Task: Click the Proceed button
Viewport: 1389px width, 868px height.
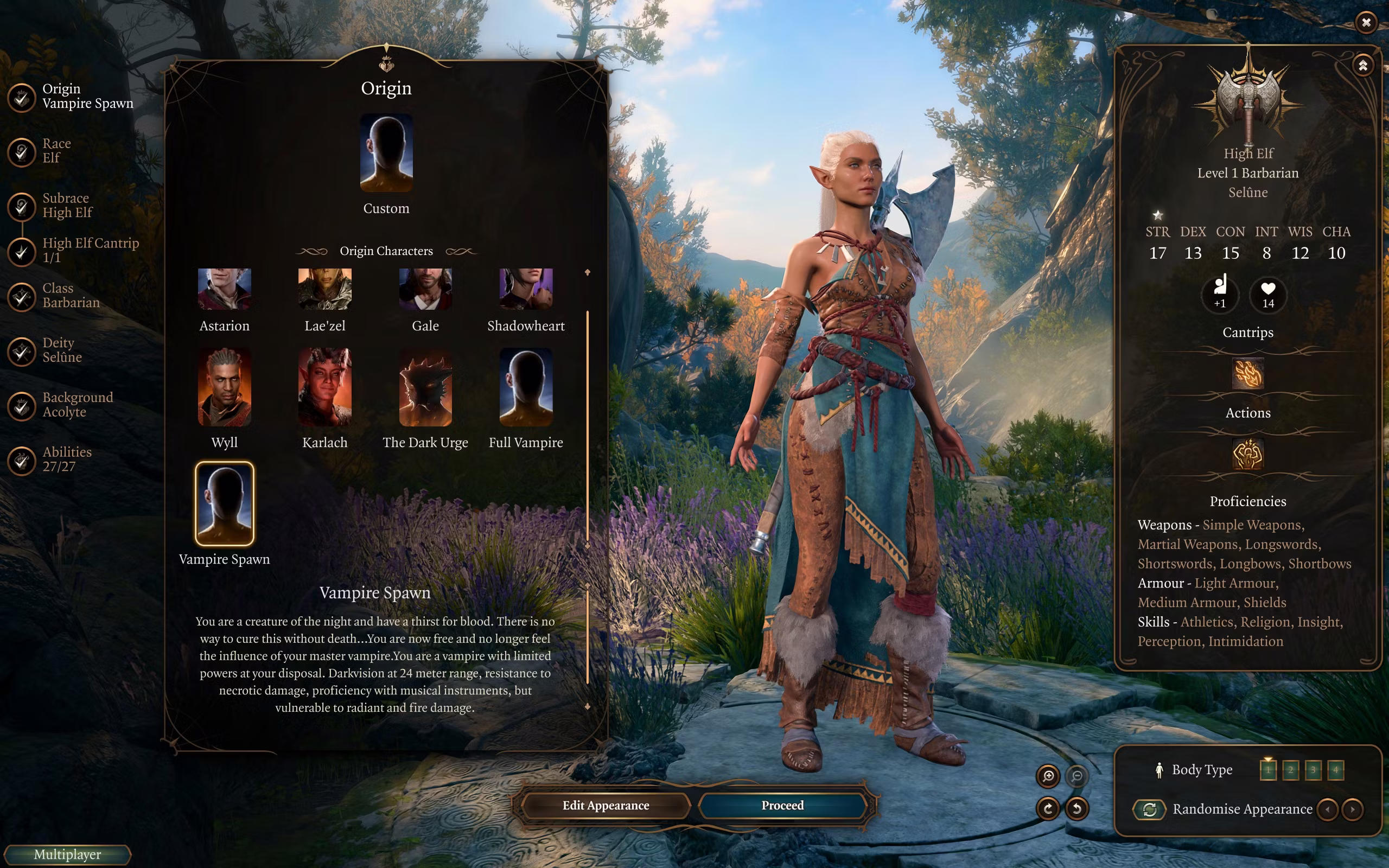Action: (x=782, y=806)
